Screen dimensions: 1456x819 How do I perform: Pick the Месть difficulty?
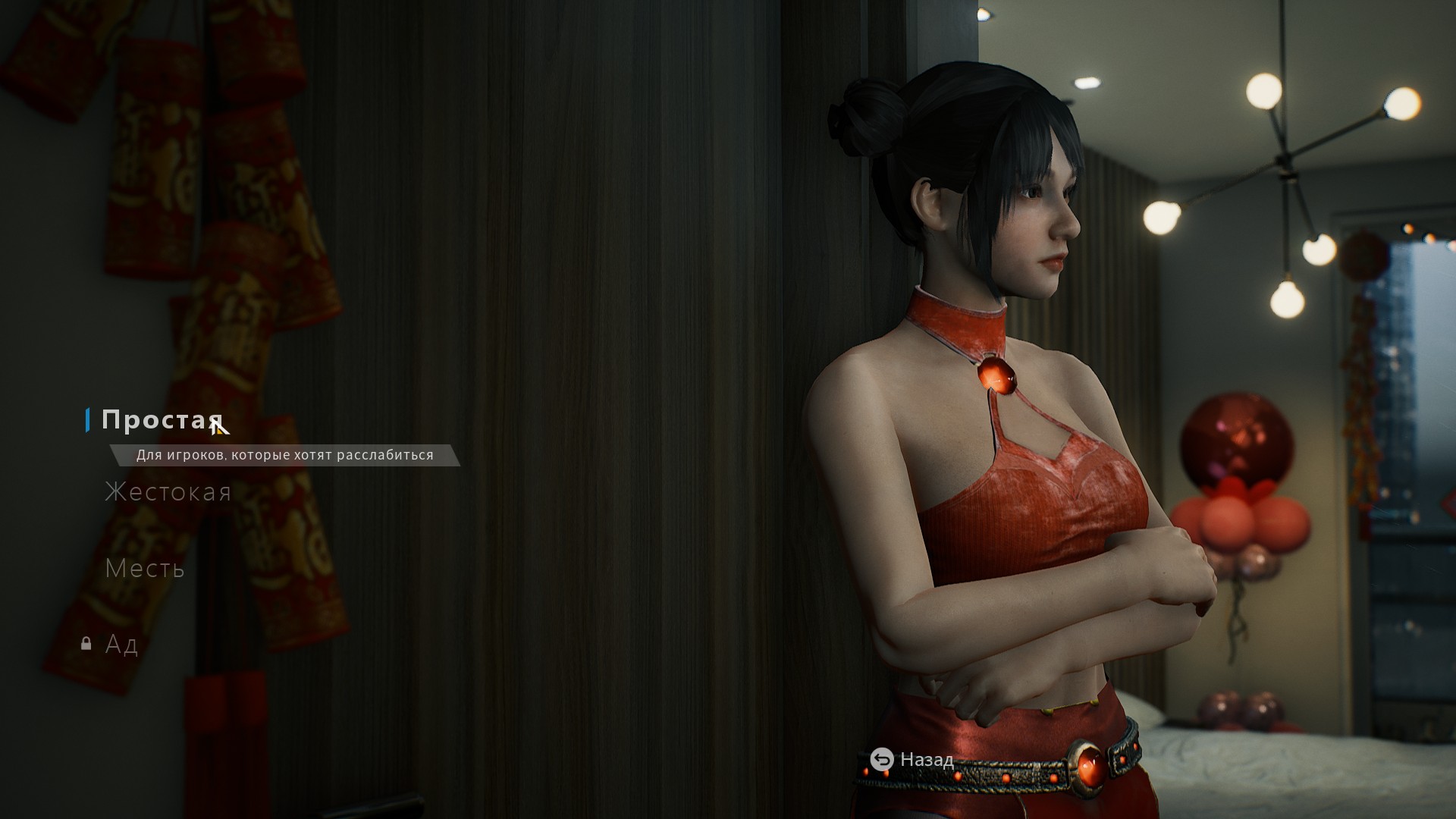145,568
